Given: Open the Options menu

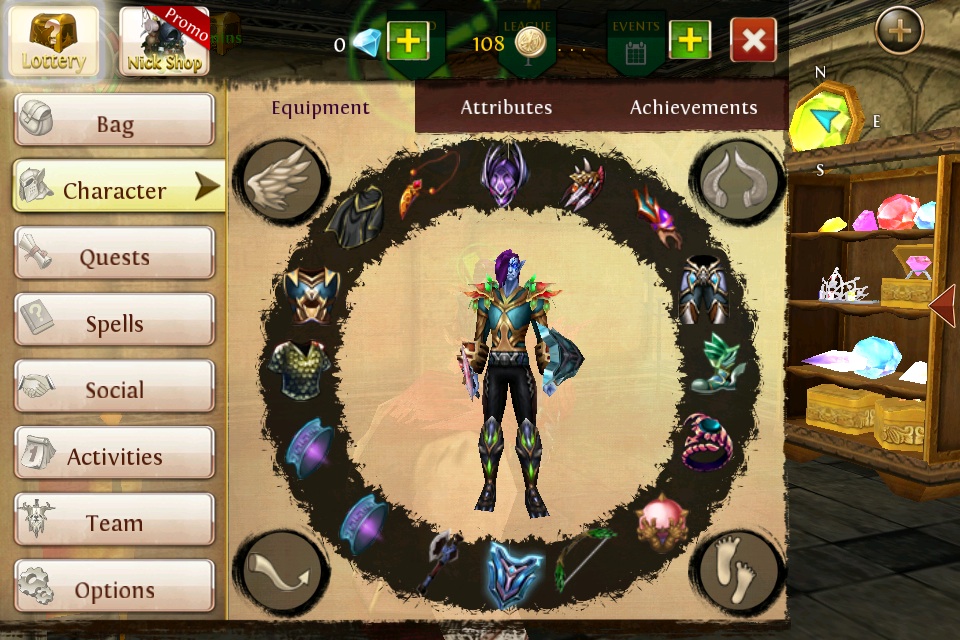Looking at the screenshot, I should [114, 590].
